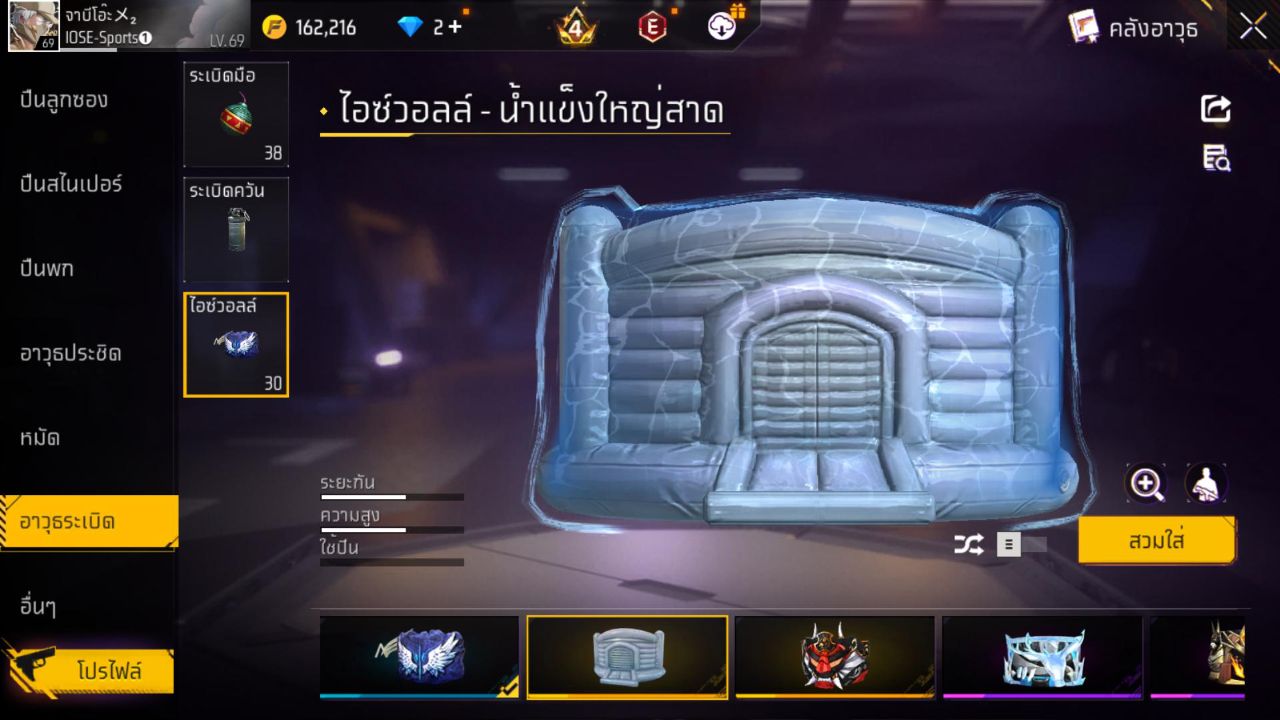Image resolution: width=1280 pixels, height=720 pixels.
Task: Select the ระเบิดมือ grenade item
Action: pos(236,115)
